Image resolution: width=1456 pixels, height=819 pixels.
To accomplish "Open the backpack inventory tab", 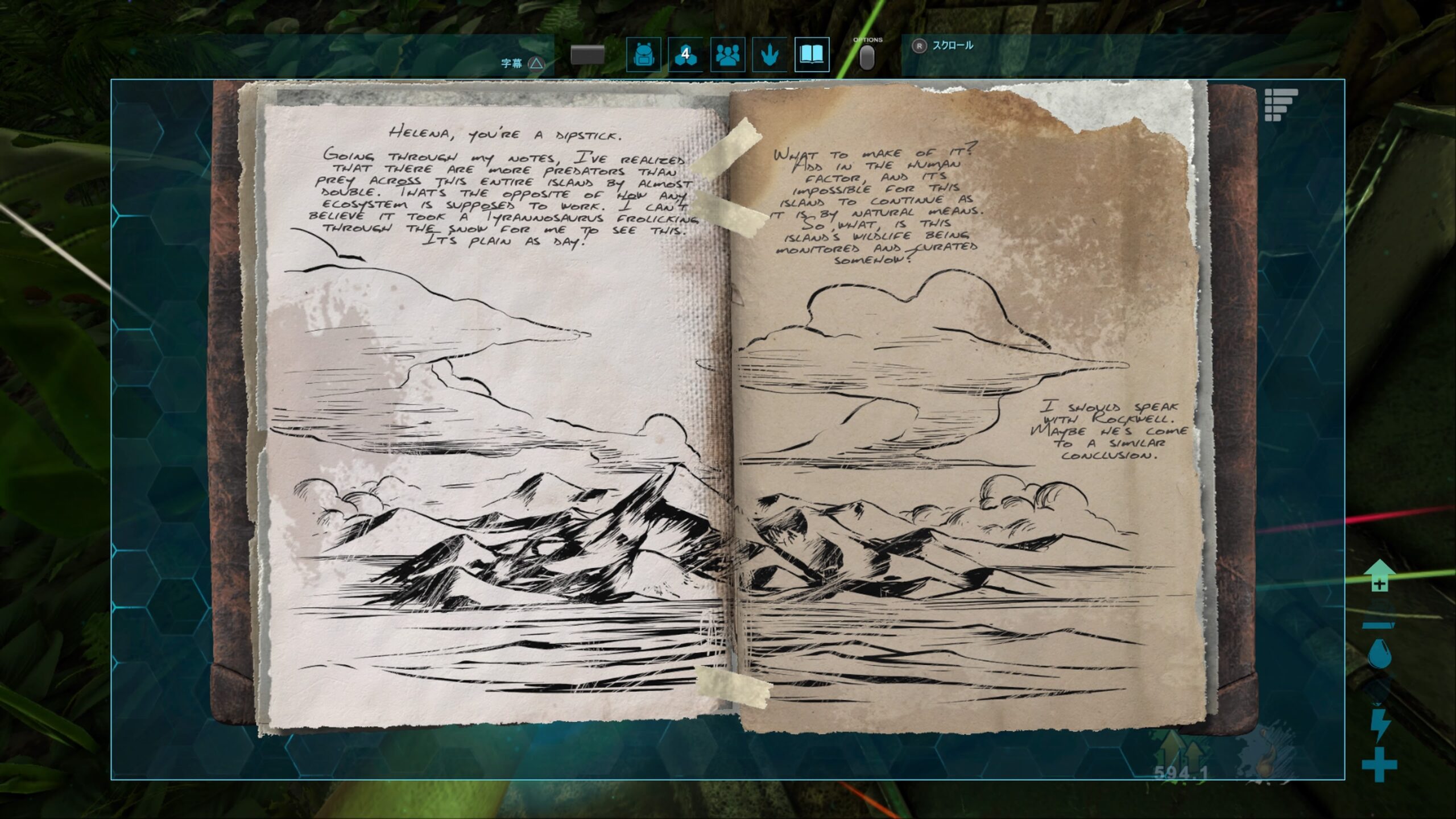I will pos(643,55).
